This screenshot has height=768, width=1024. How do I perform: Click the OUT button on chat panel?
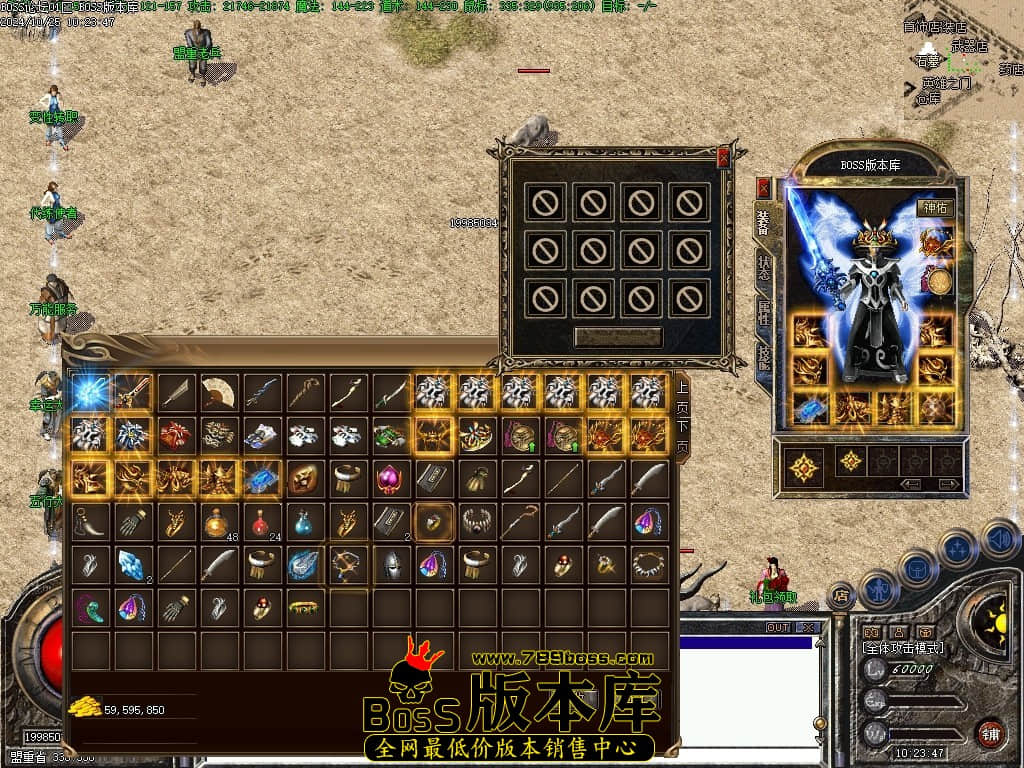pos(777,628)
